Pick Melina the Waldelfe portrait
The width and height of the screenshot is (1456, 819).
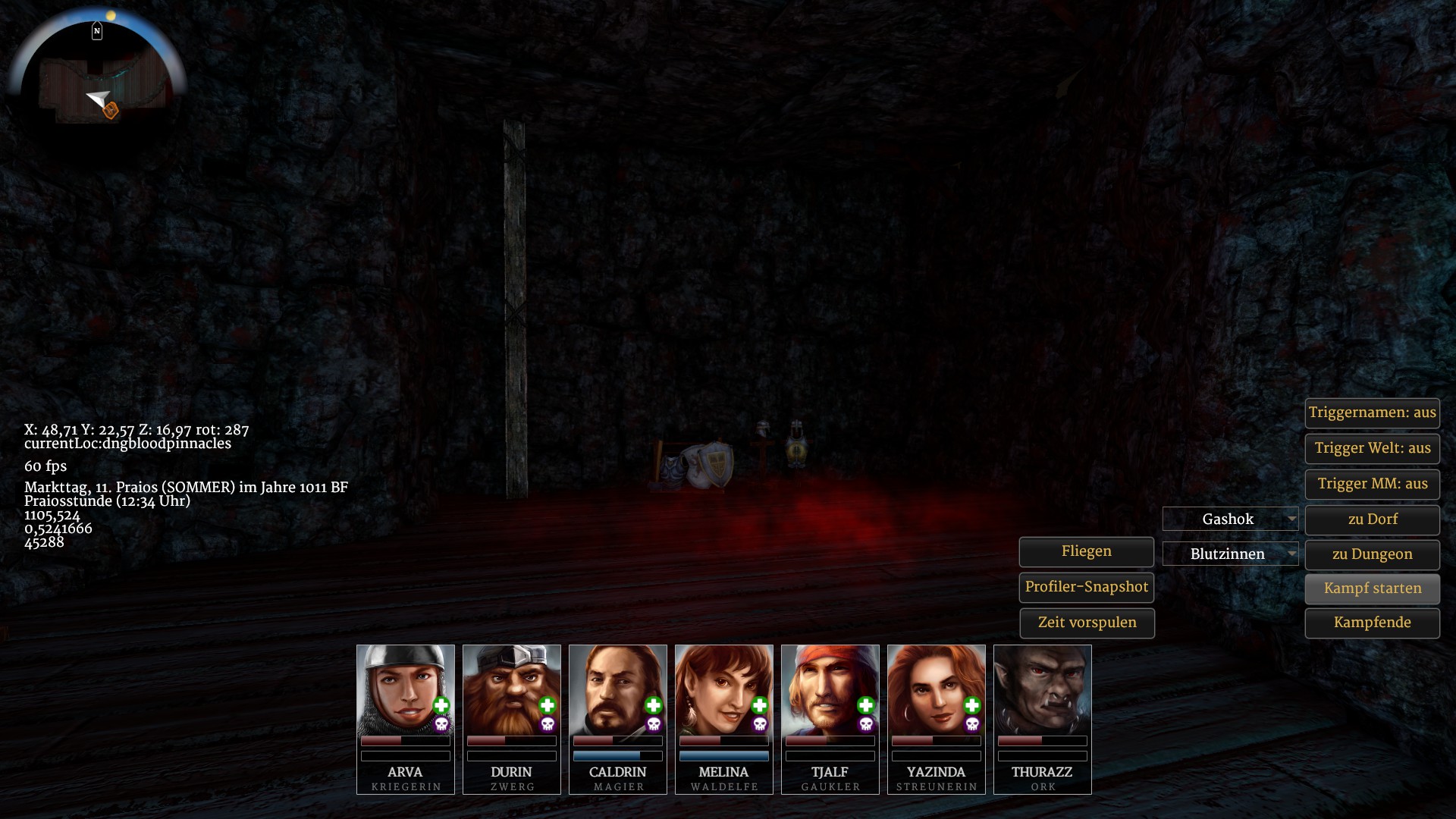(723, 690)
